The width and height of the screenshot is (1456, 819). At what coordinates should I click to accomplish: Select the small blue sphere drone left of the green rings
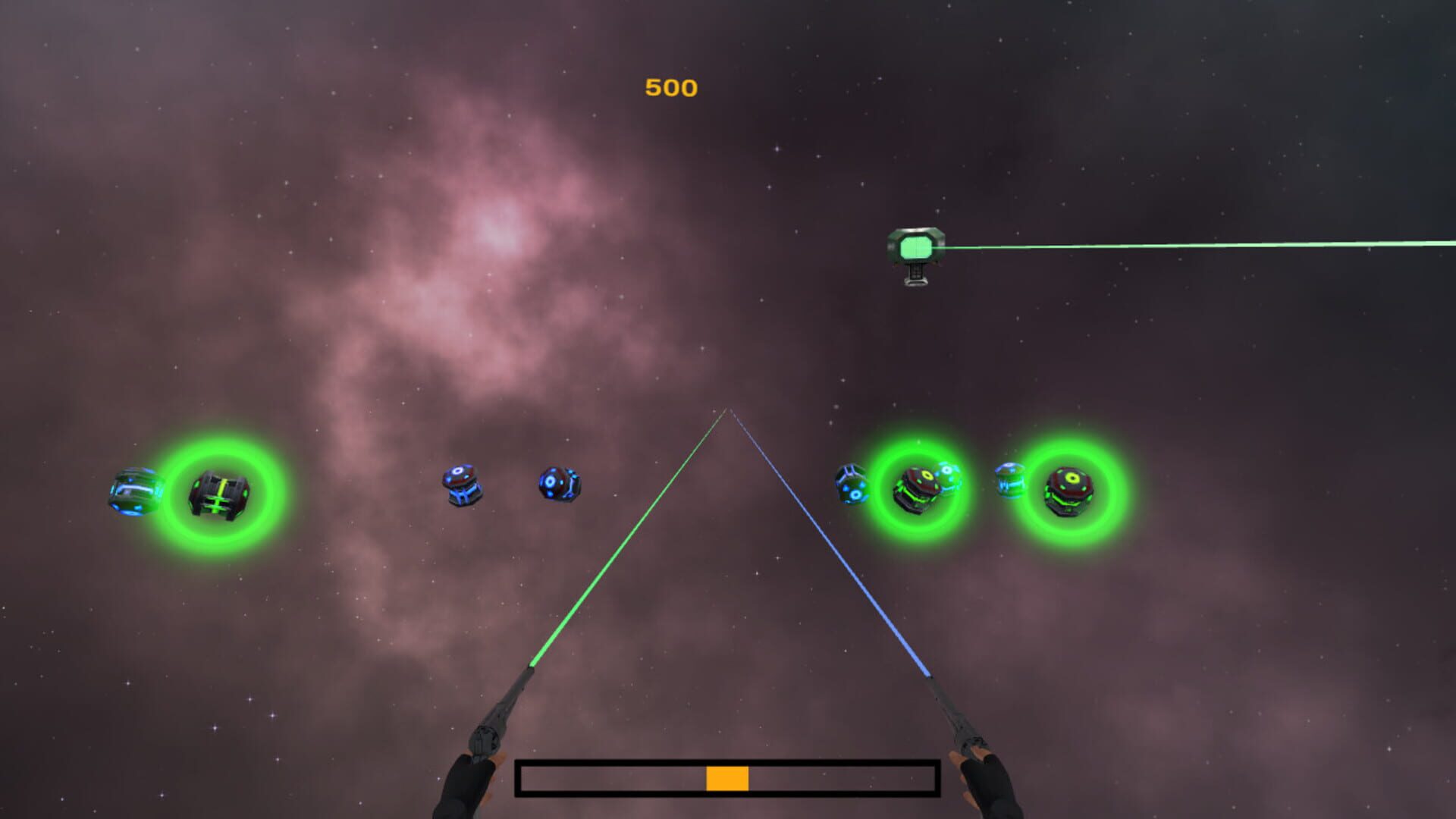tap(851, 484)
